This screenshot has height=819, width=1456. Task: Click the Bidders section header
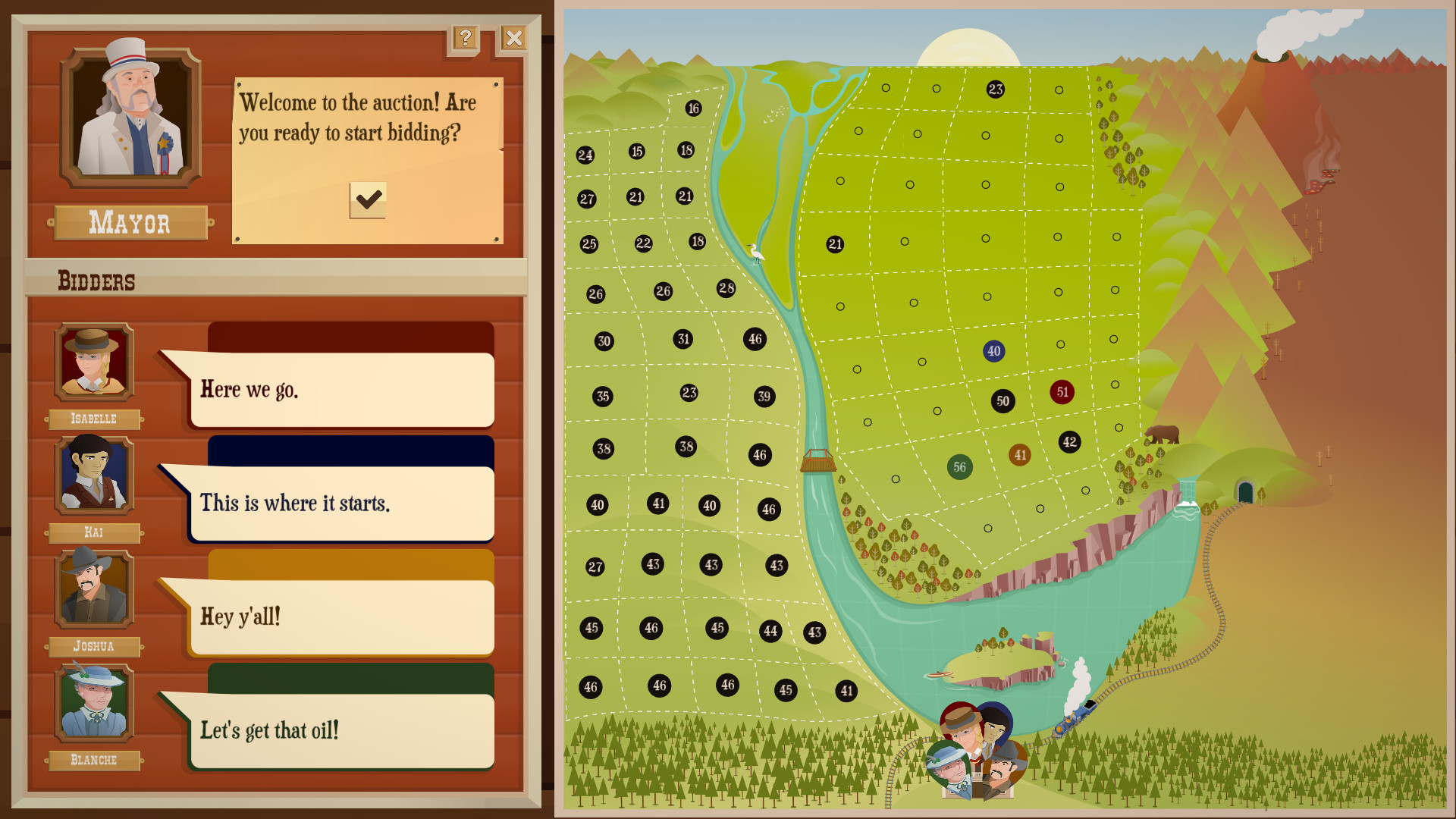point(96,281)
